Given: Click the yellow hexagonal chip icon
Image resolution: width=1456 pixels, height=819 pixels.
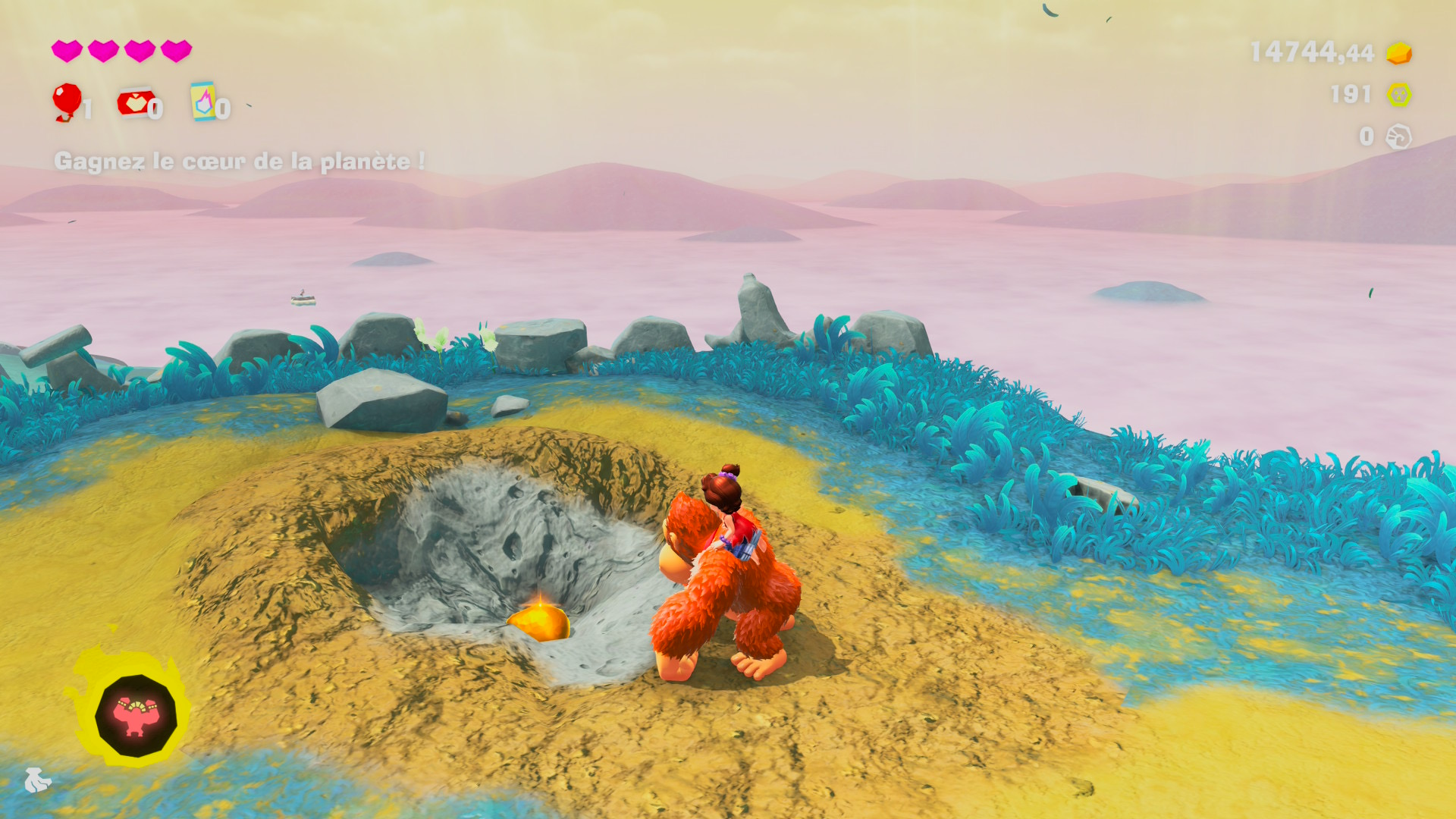Looking at the screenshot, I should coord(1398,95).
